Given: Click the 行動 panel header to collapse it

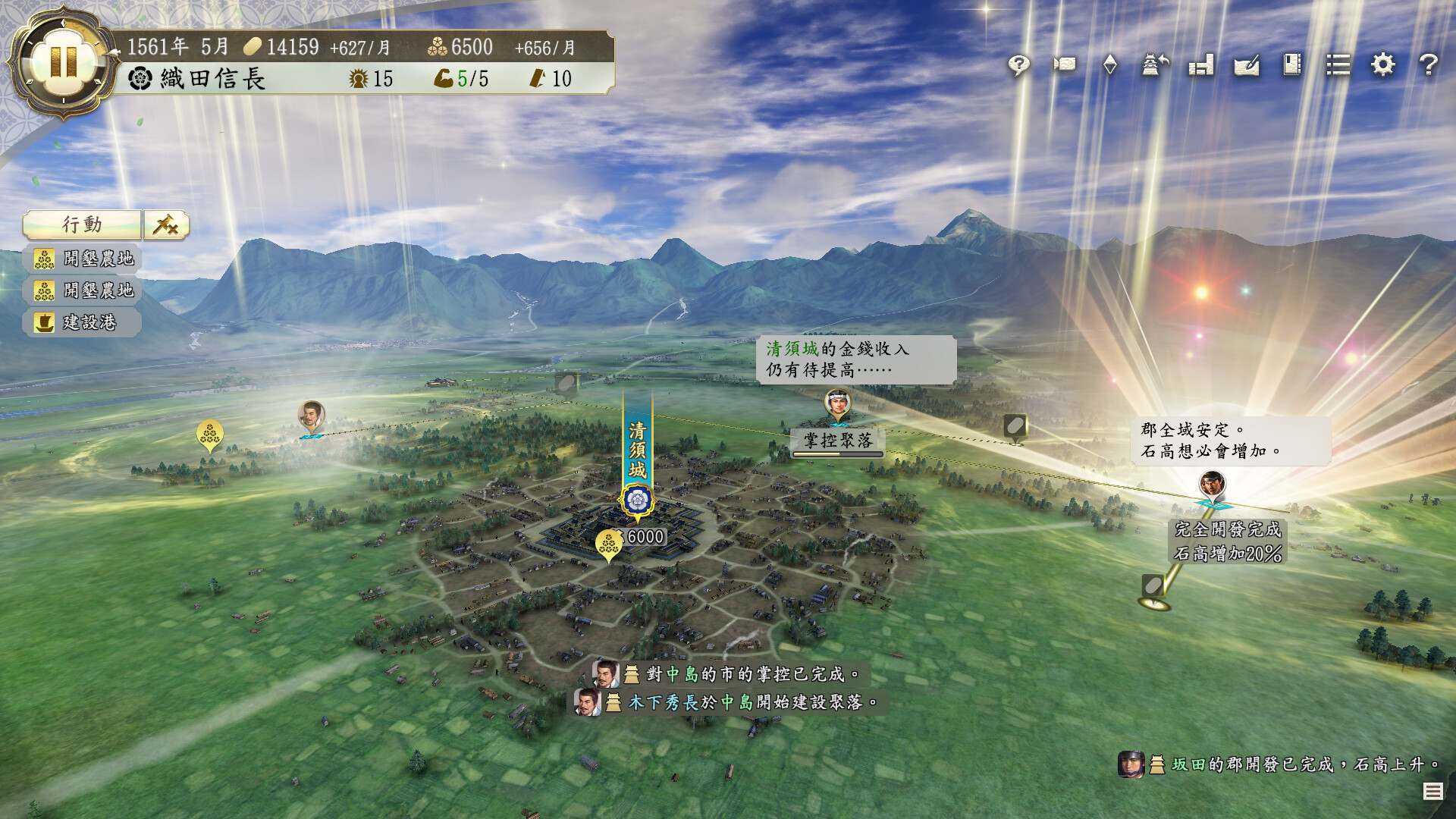Looking at the screenshot, I should click(x=83, y=224).
